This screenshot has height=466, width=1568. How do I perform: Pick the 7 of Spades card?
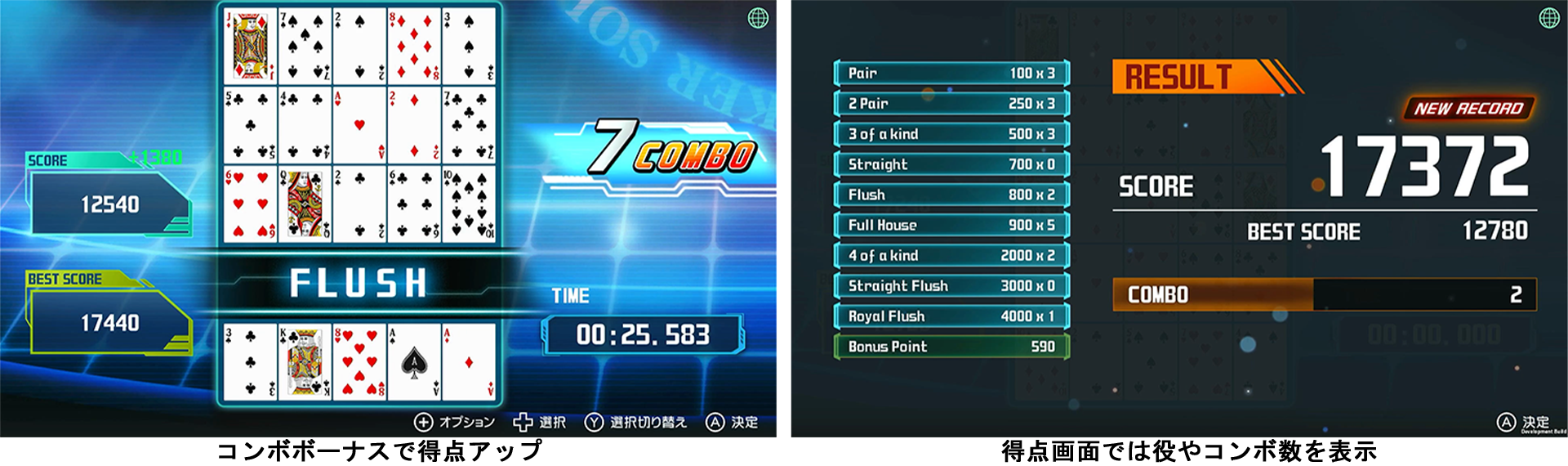tap(305, 46)
